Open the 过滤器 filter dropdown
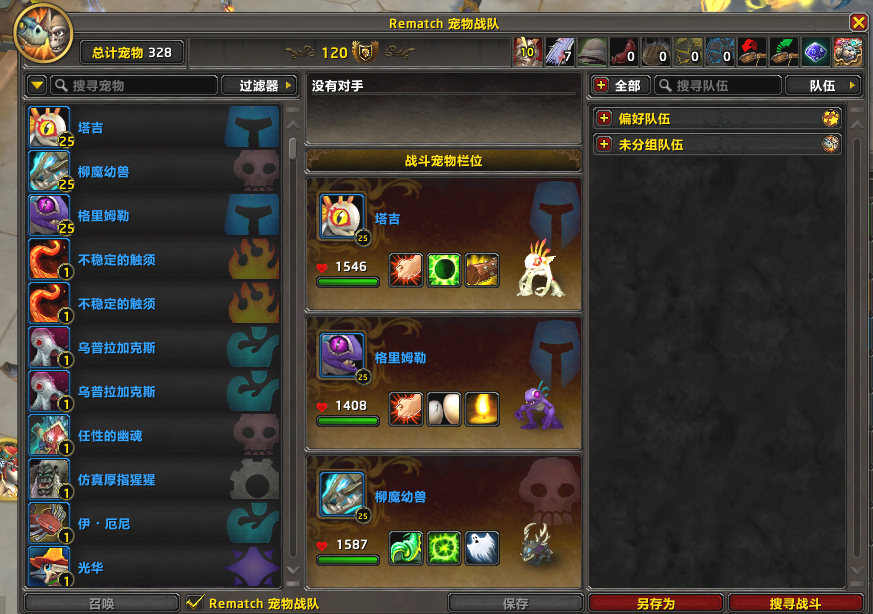This screenshot has height=614, width=873. [259, 86]
